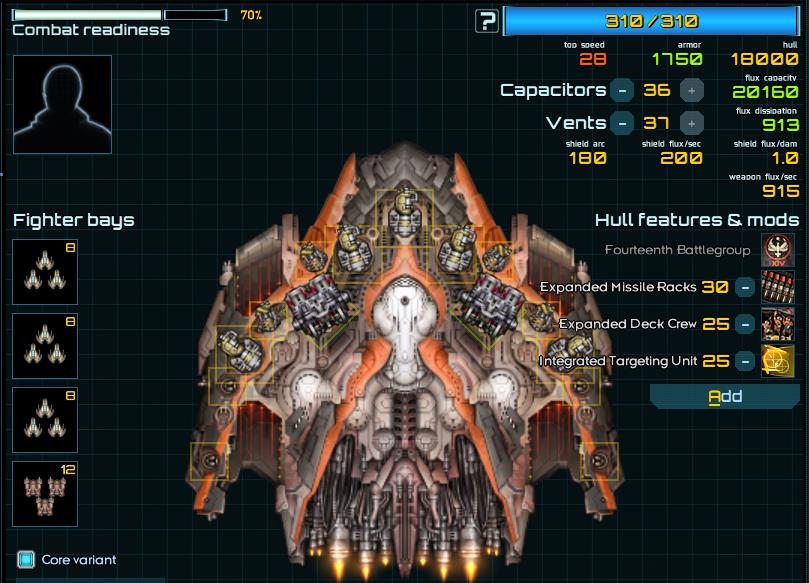Click the Integrated Targeting Unit icon

coord(778,361)
